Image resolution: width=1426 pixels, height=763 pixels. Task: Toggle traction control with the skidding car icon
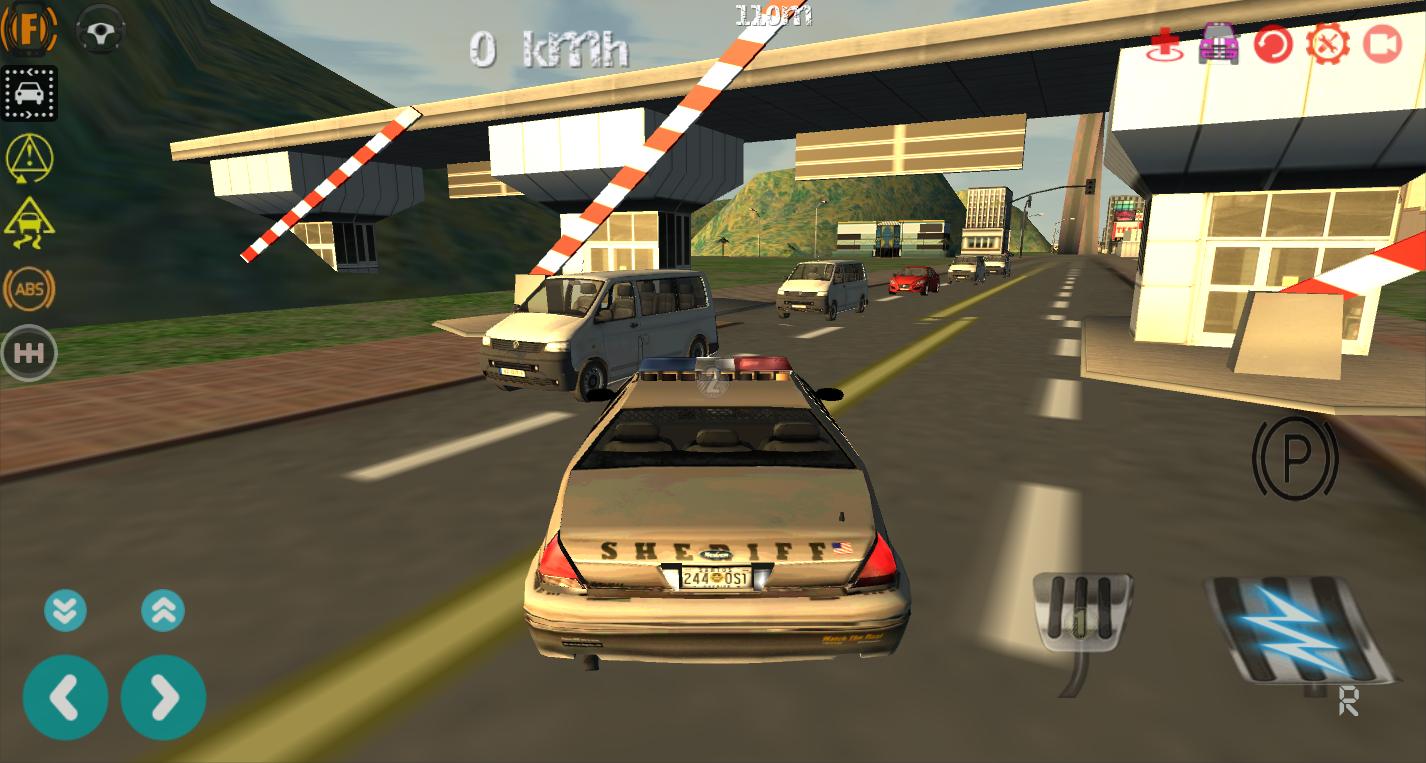click(x=29, y=224)
